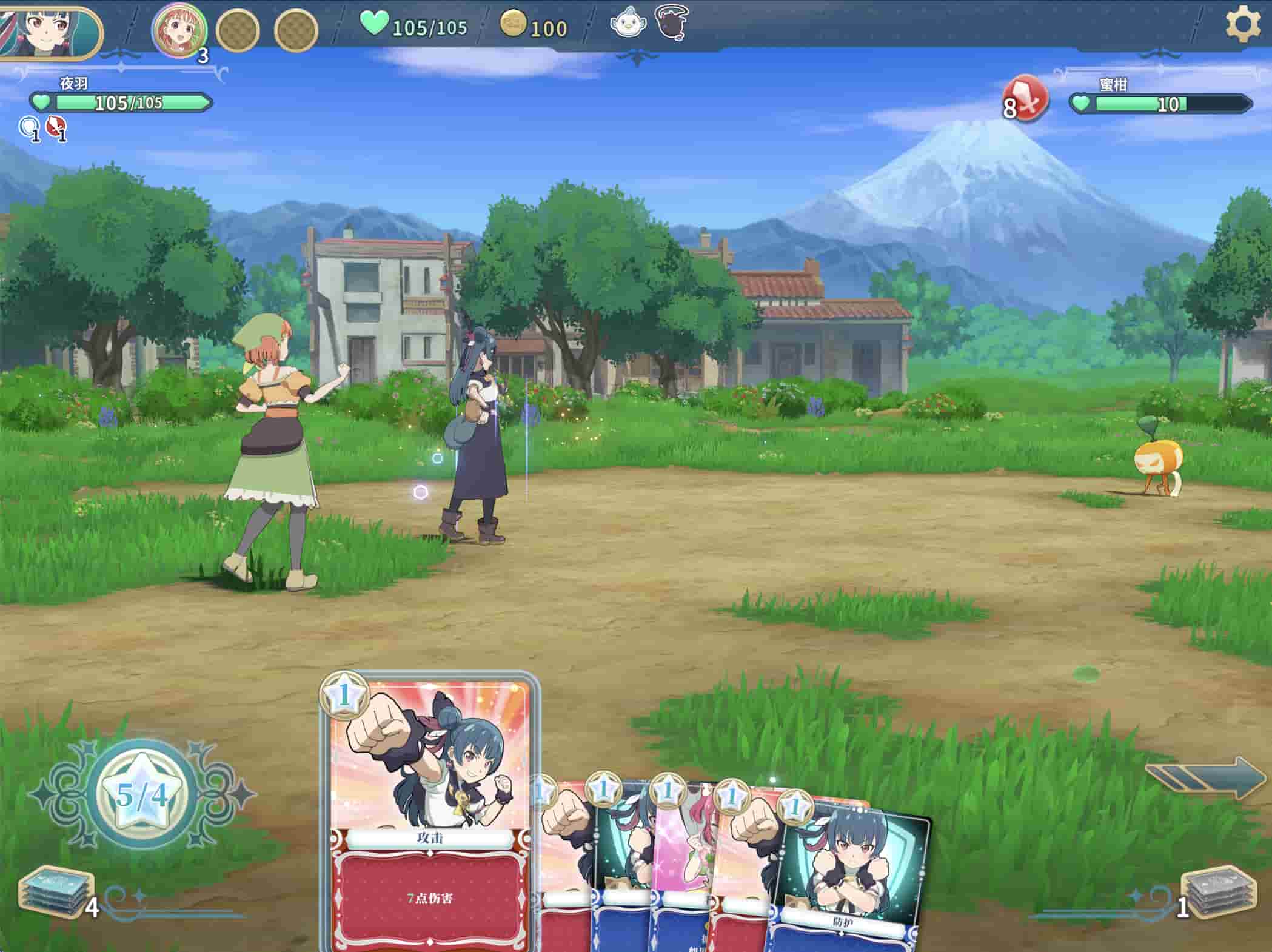
Task: Click the orange-haired companion portrait
Action: (x=179, y=29)
